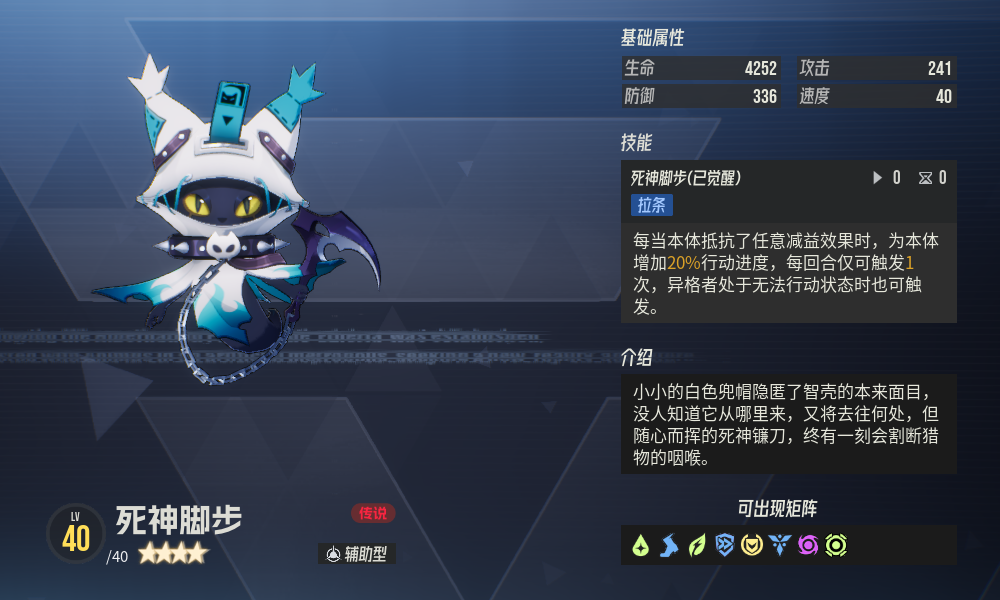Click the 拉条 skill tag
Image resolution: width=1000 pixels, height=600 pixels.
[x=652, y=205]
